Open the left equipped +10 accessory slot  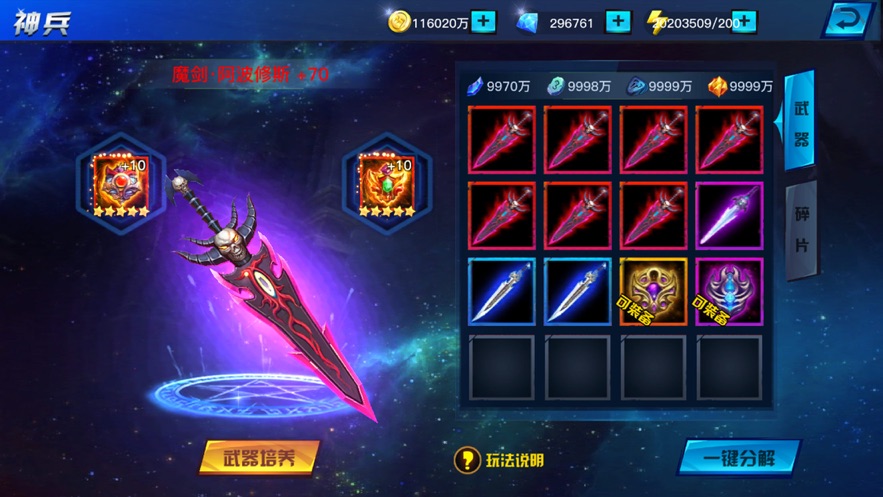pos(121,185)
